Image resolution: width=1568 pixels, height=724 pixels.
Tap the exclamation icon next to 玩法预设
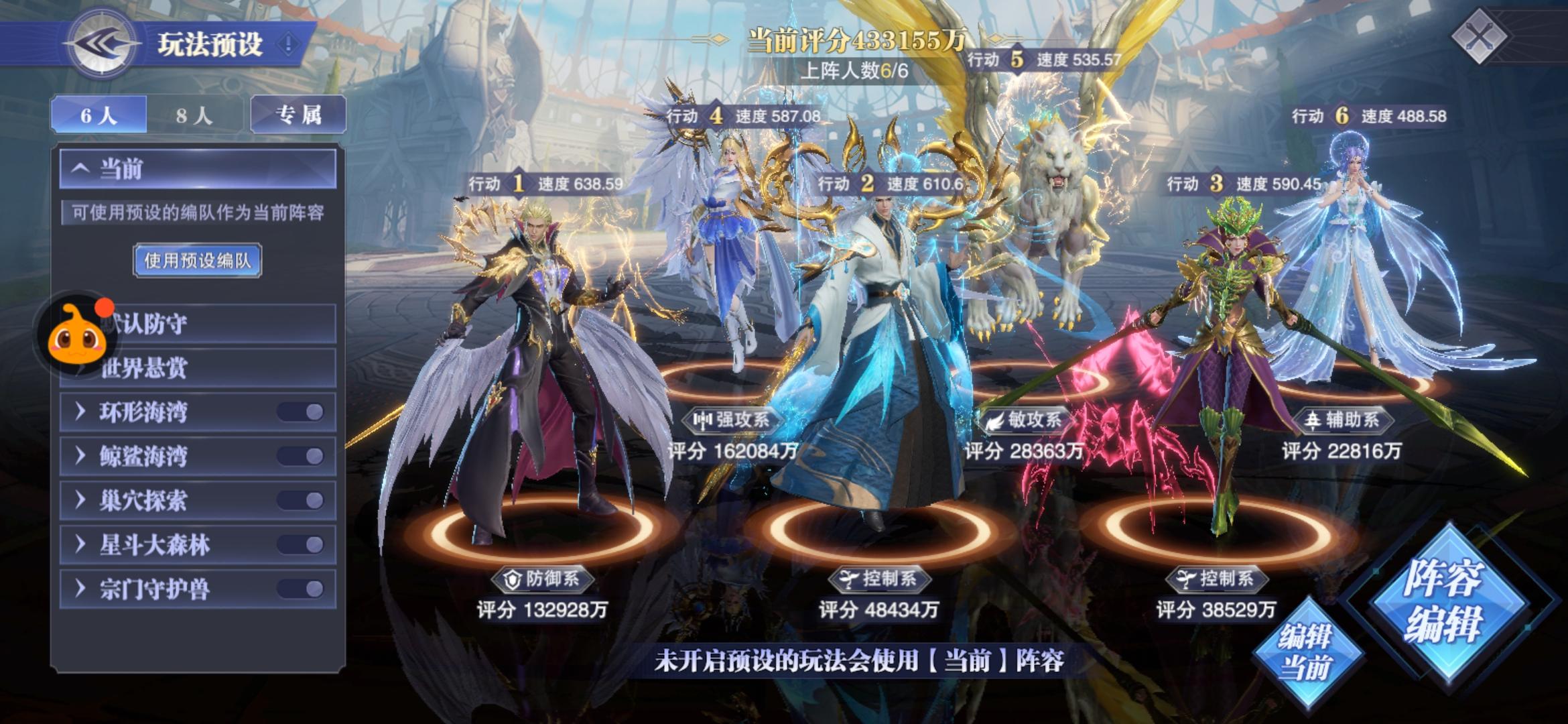click(x=287, y=42)
